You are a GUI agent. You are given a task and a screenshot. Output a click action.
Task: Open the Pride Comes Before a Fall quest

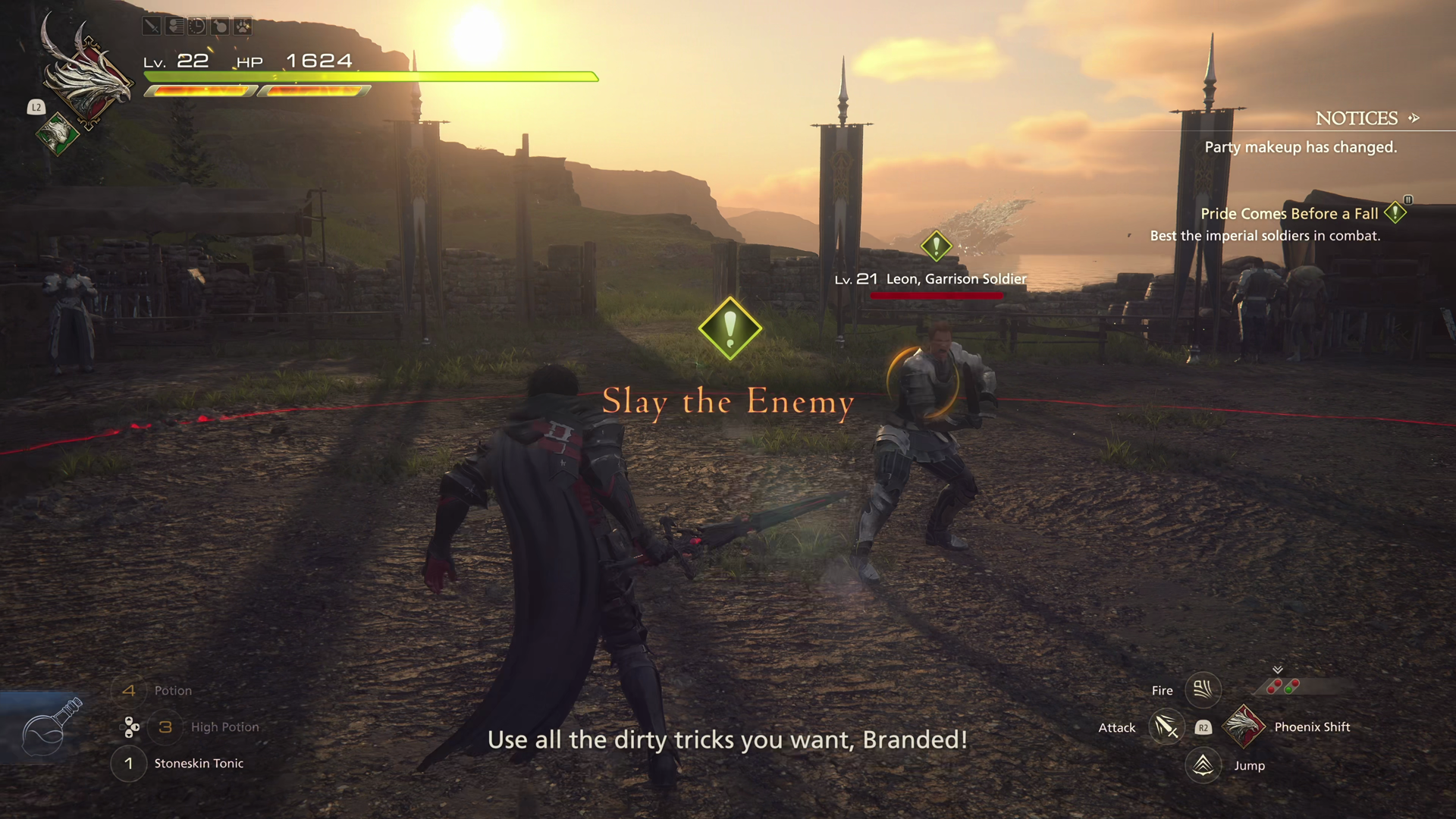(1289, 214)
